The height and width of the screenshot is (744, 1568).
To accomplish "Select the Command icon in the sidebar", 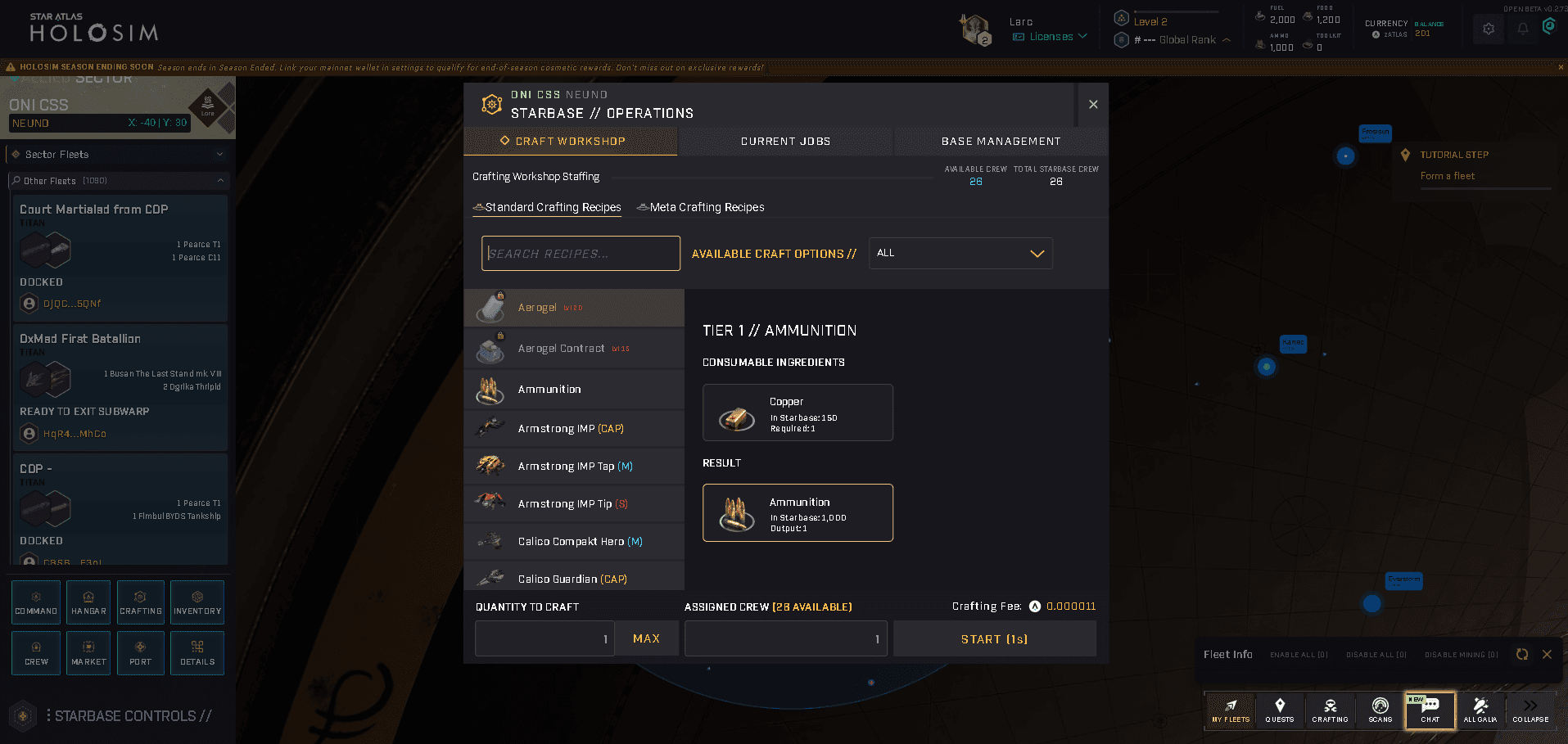I will tap(35, 602).
